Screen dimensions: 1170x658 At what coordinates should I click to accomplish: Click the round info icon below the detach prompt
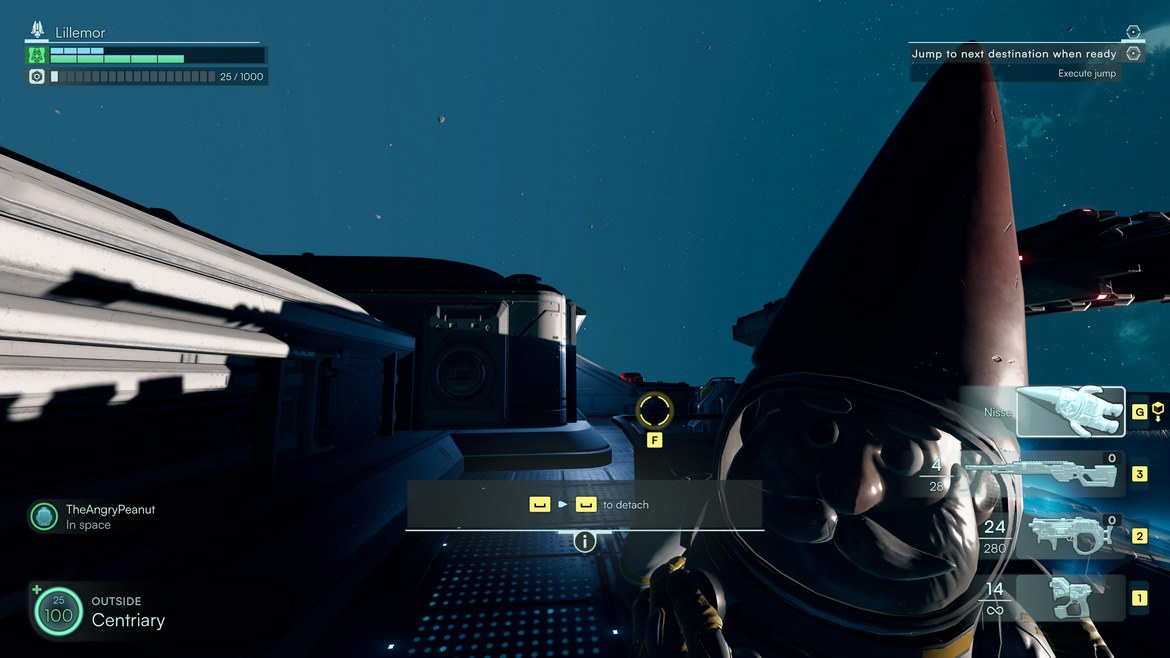click(584, 541)
